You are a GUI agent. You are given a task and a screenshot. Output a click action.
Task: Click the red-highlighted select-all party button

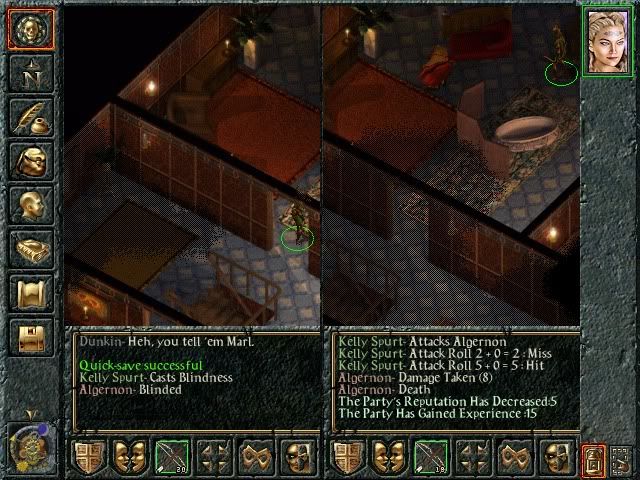pos(594,458)
